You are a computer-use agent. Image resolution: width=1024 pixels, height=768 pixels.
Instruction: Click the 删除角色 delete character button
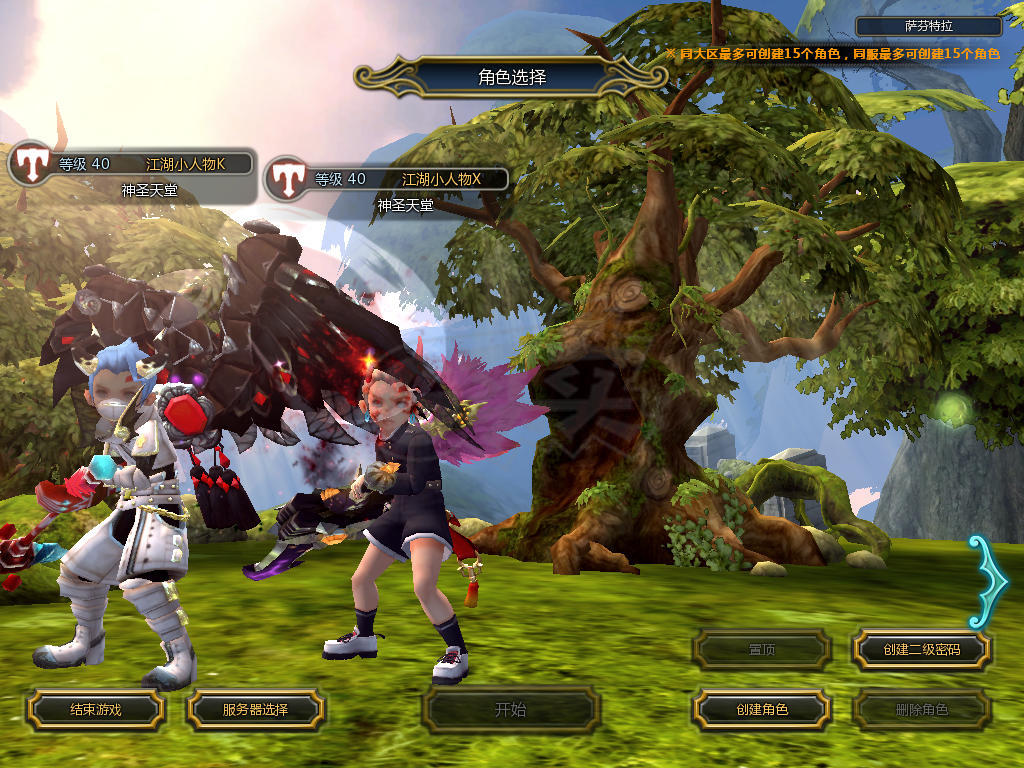tap(921, 710)
